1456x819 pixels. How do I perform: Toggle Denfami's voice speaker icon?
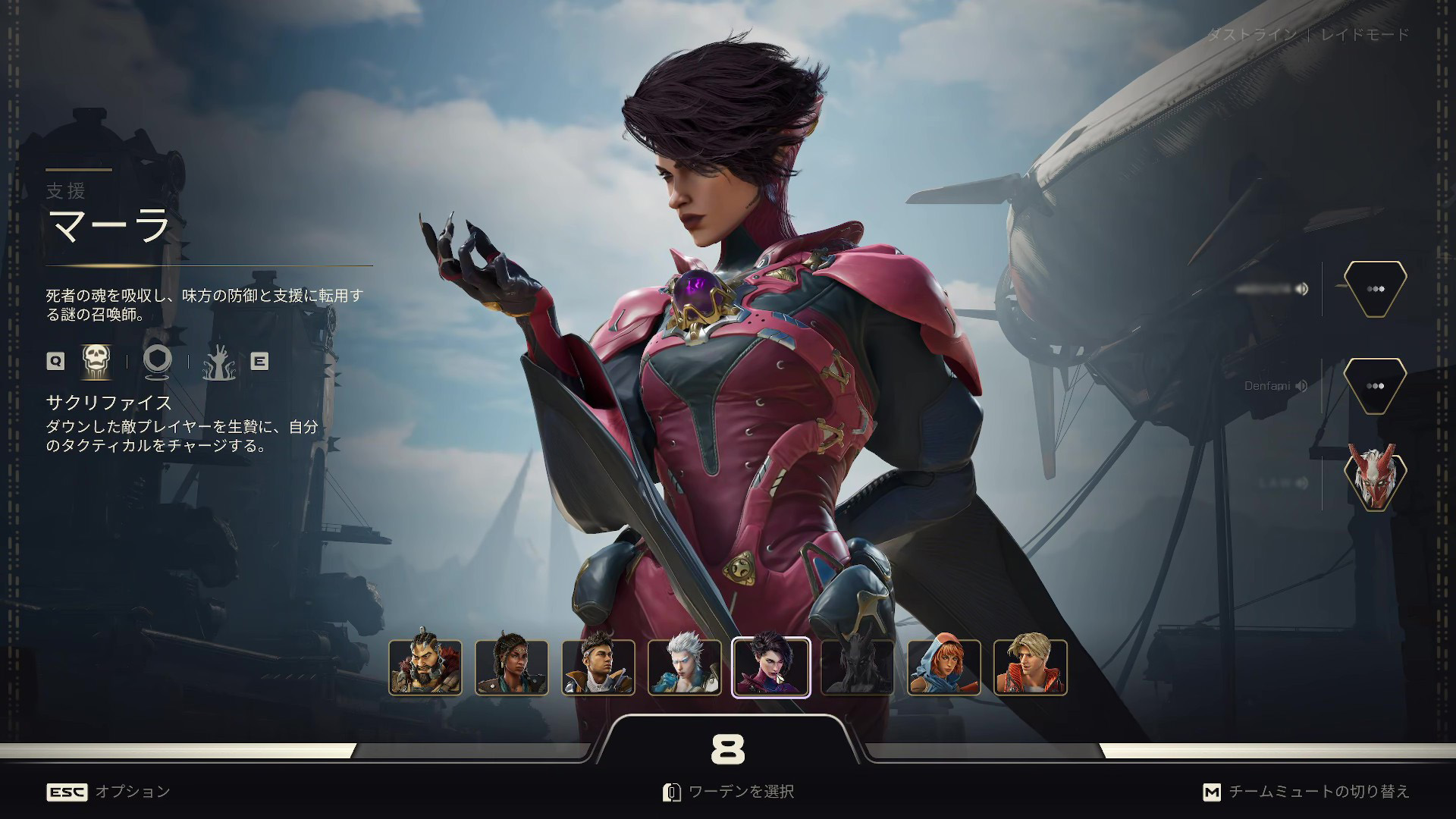1302,386
